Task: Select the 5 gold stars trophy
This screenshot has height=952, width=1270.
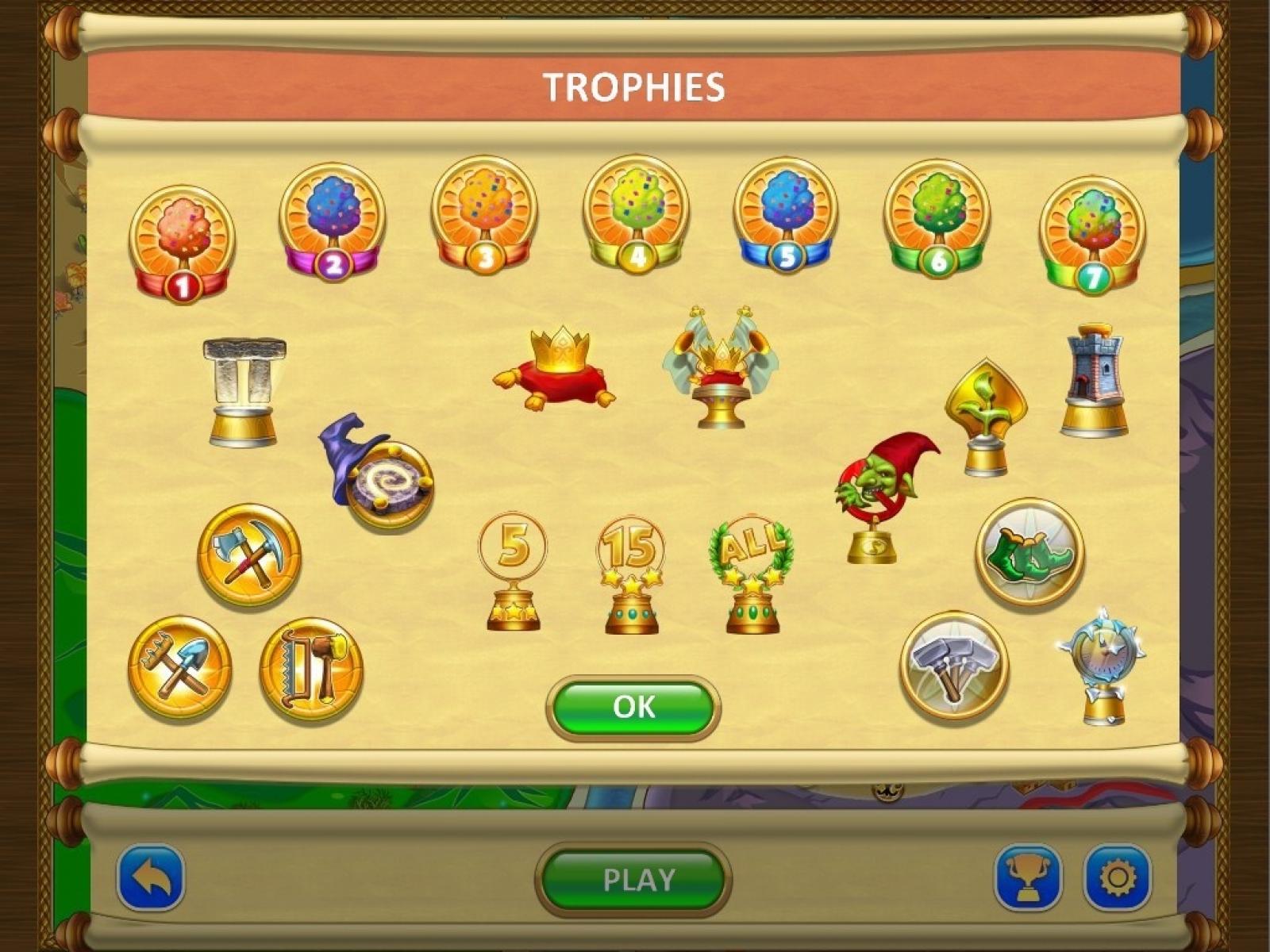Action: [513, 573]
